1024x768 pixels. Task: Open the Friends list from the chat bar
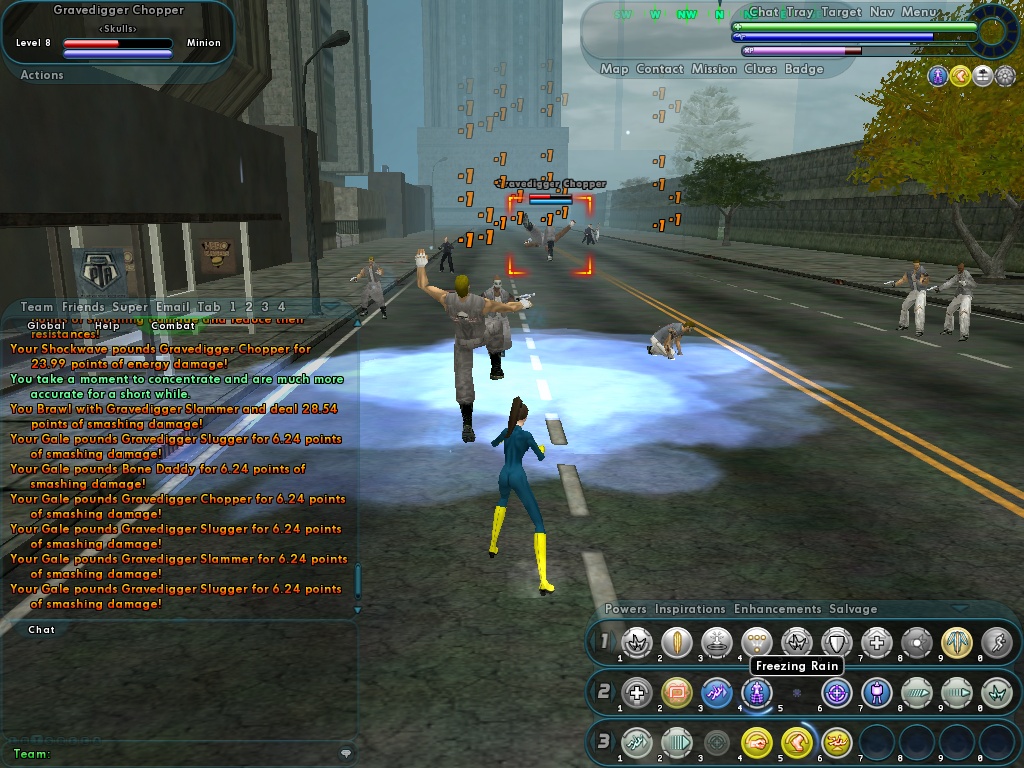tap(83, 307)
